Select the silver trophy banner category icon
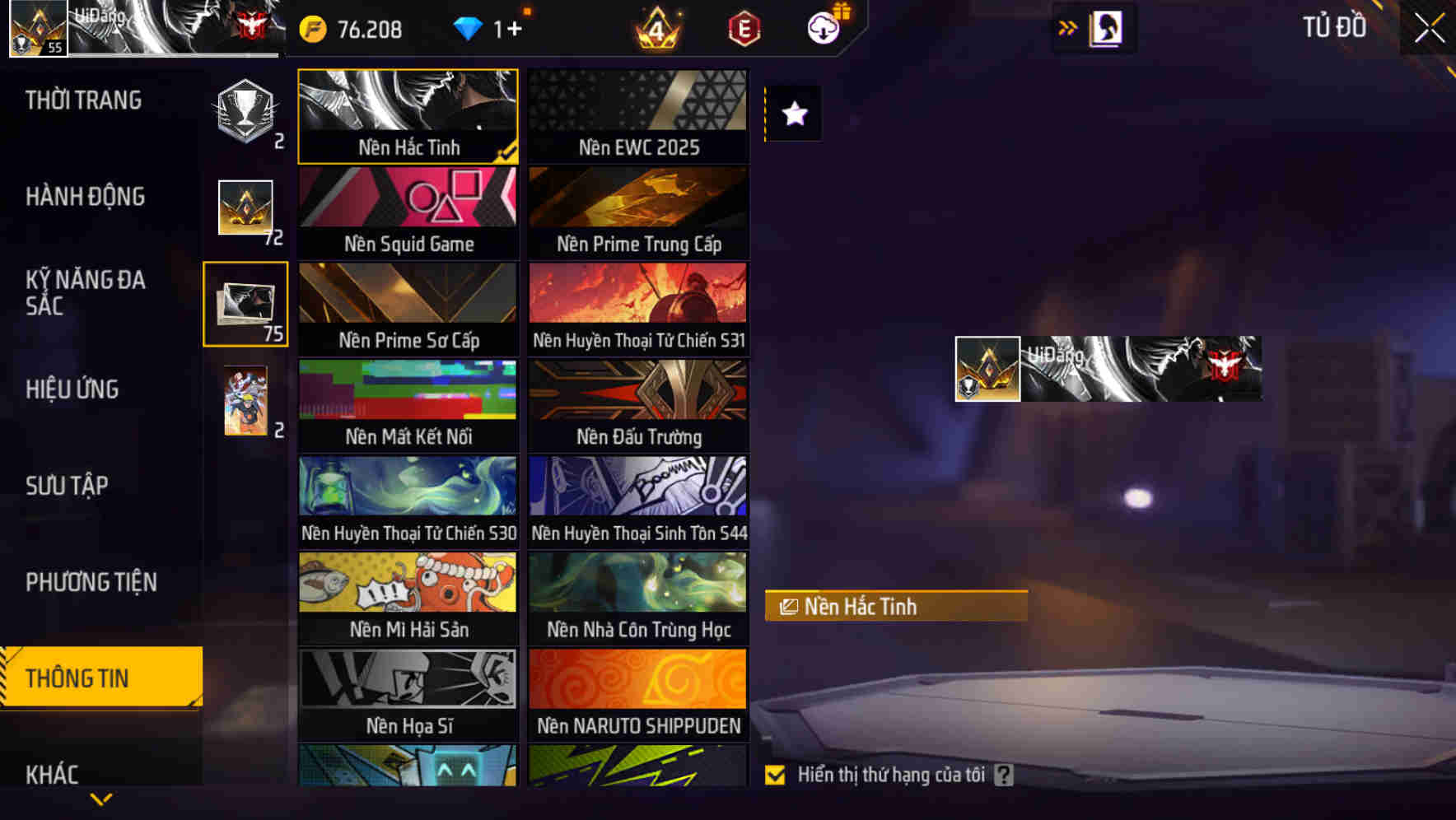 [x=243, y=111]
